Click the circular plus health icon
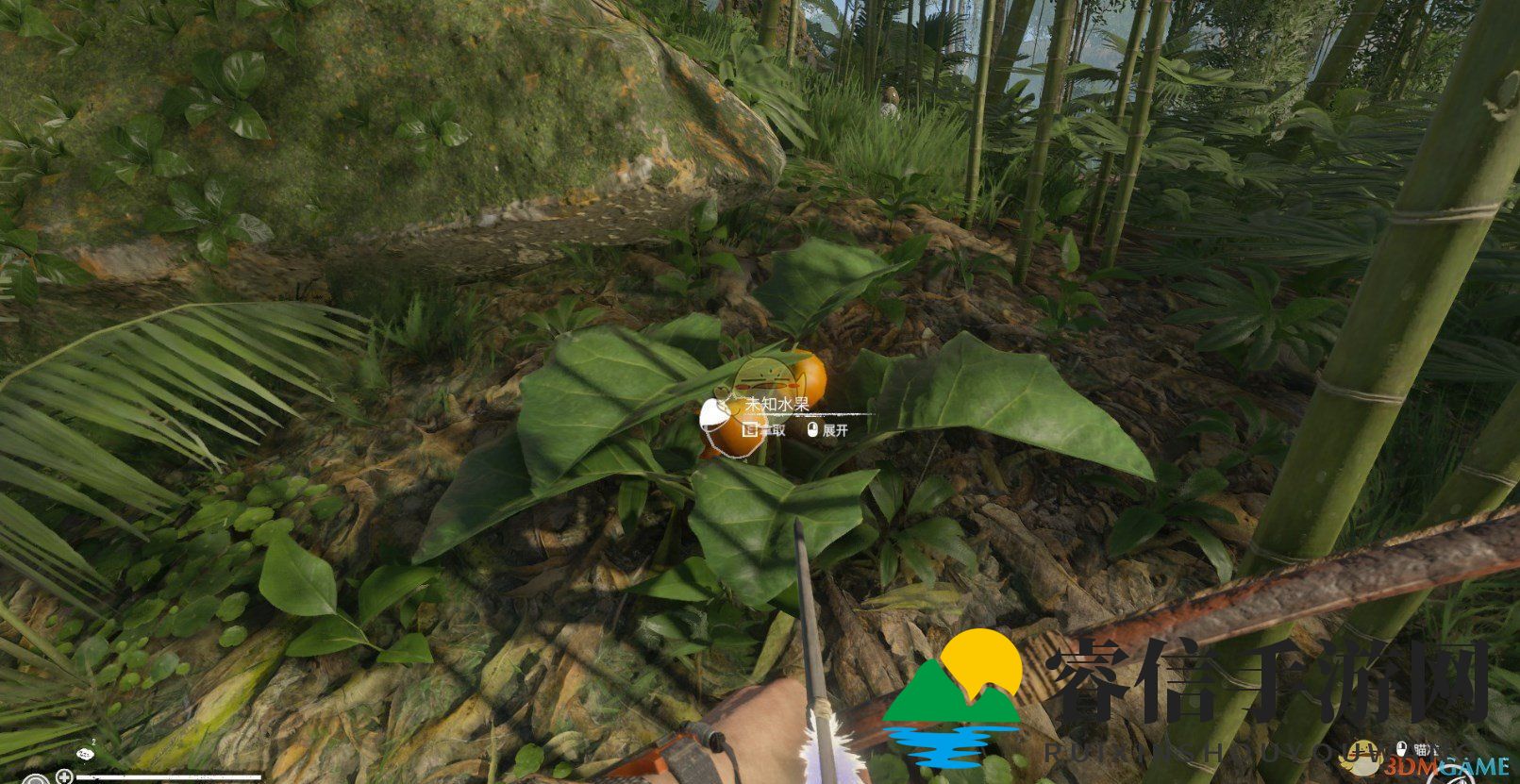Screen dimensions: 1520x784 [63, 777]
